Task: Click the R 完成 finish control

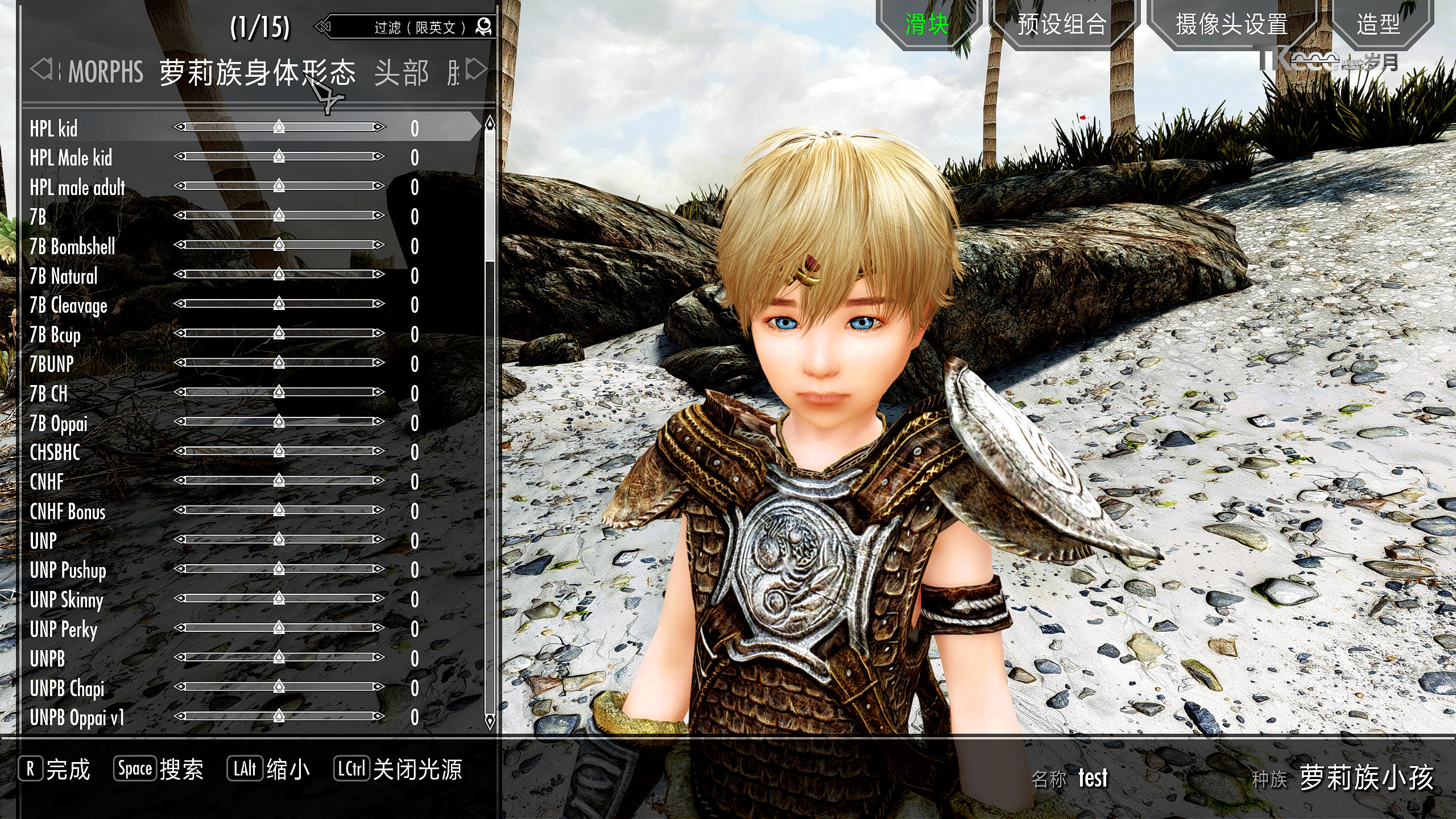Action: (54, 768)
